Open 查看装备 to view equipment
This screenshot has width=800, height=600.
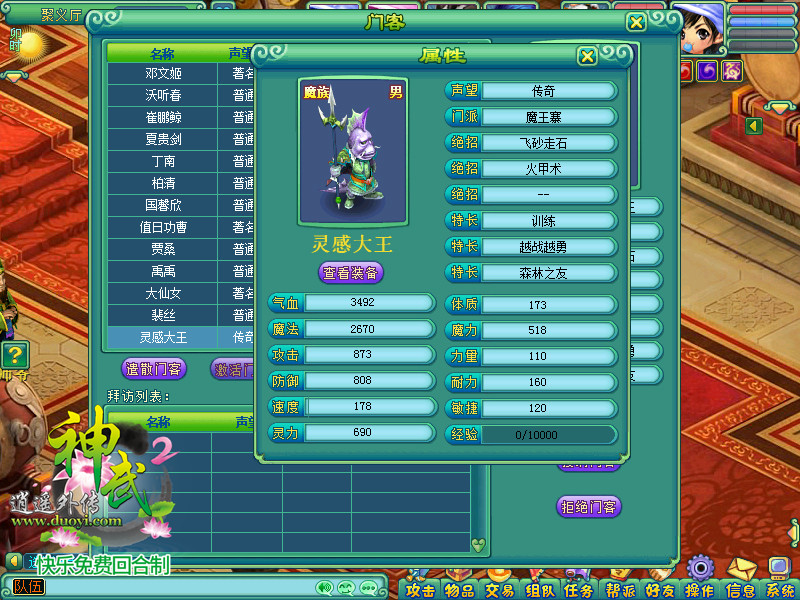tap(351, 272)
